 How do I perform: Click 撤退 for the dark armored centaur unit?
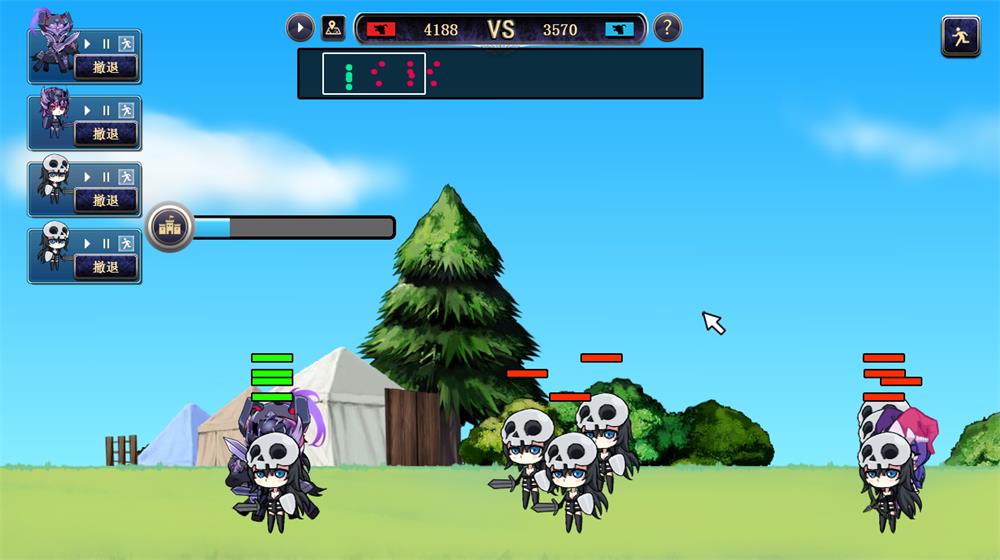(105, 68)
